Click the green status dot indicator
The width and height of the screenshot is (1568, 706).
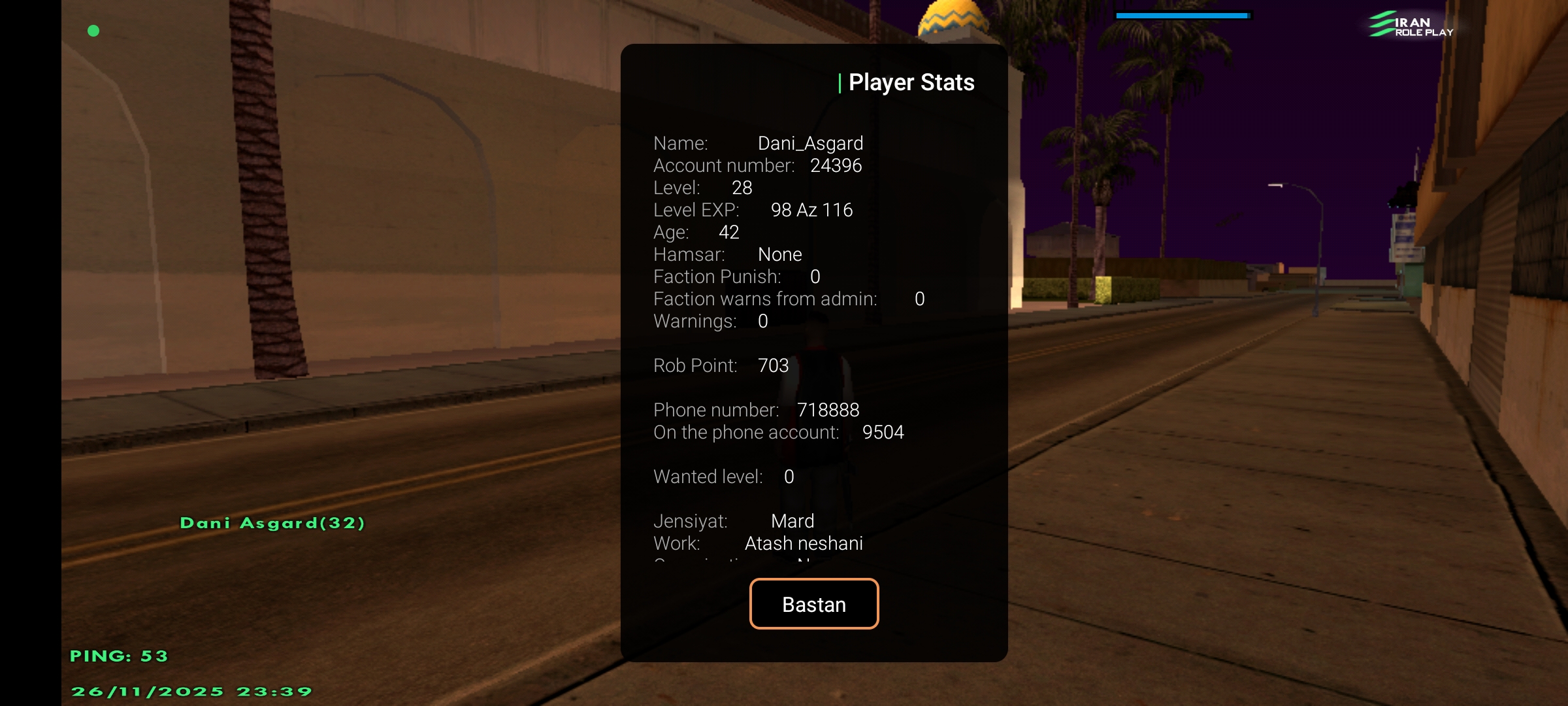(93, 30)
